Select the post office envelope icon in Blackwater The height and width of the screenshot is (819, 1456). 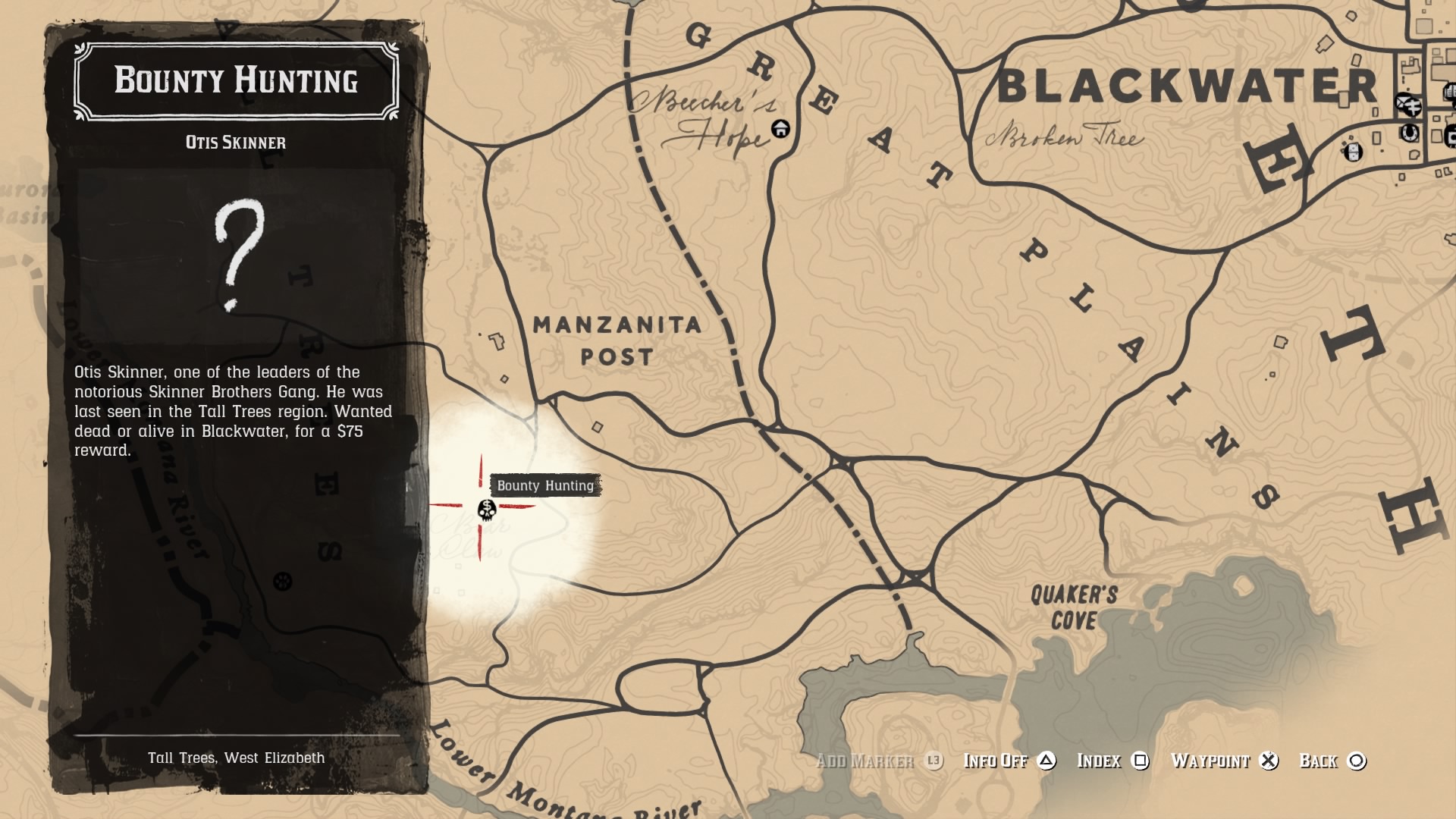(1402, 102)
